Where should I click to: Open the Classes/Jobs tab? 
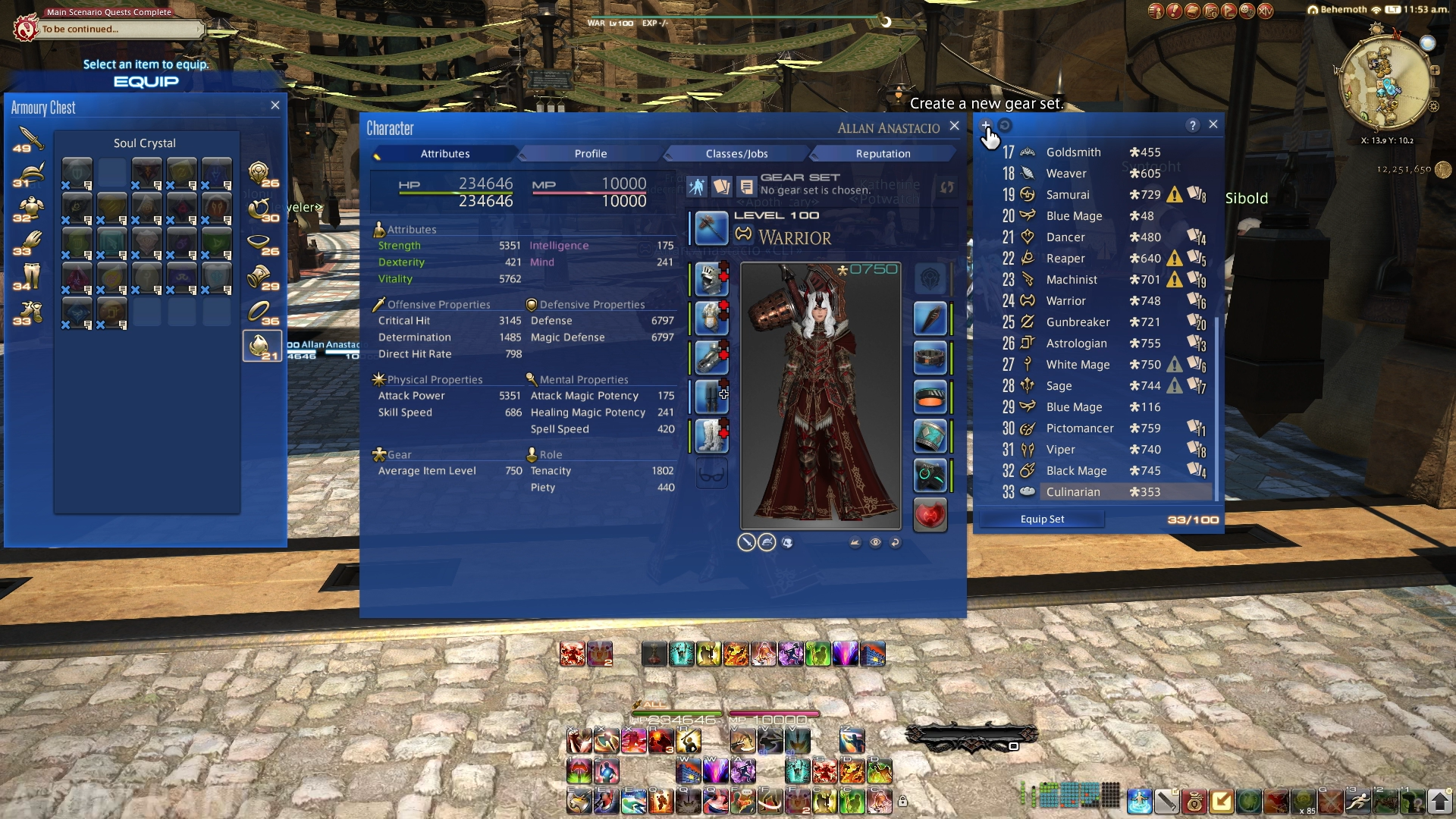(736, 154)
